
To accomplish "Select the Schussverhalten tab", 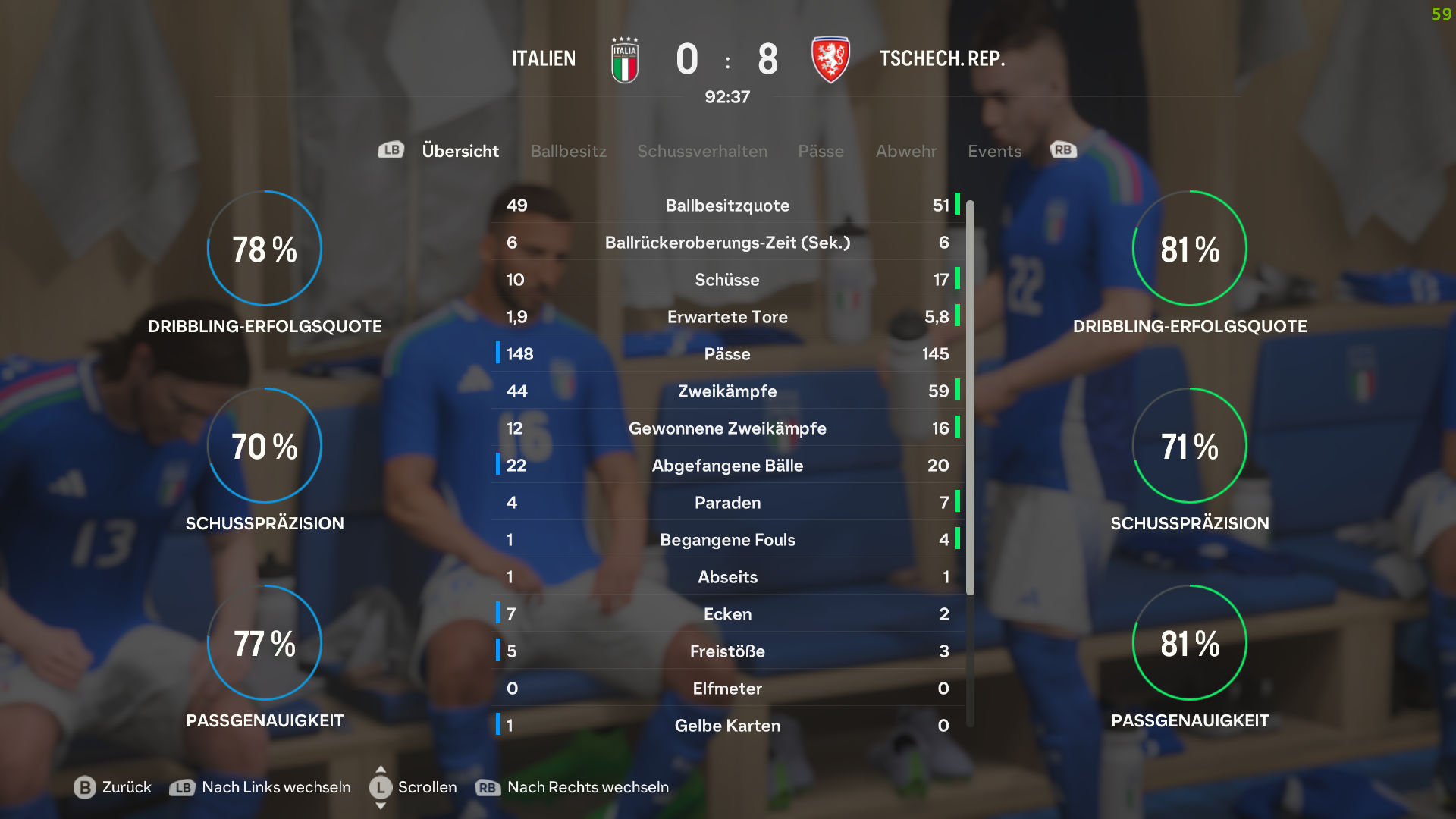I will click(x=701, y=151).
